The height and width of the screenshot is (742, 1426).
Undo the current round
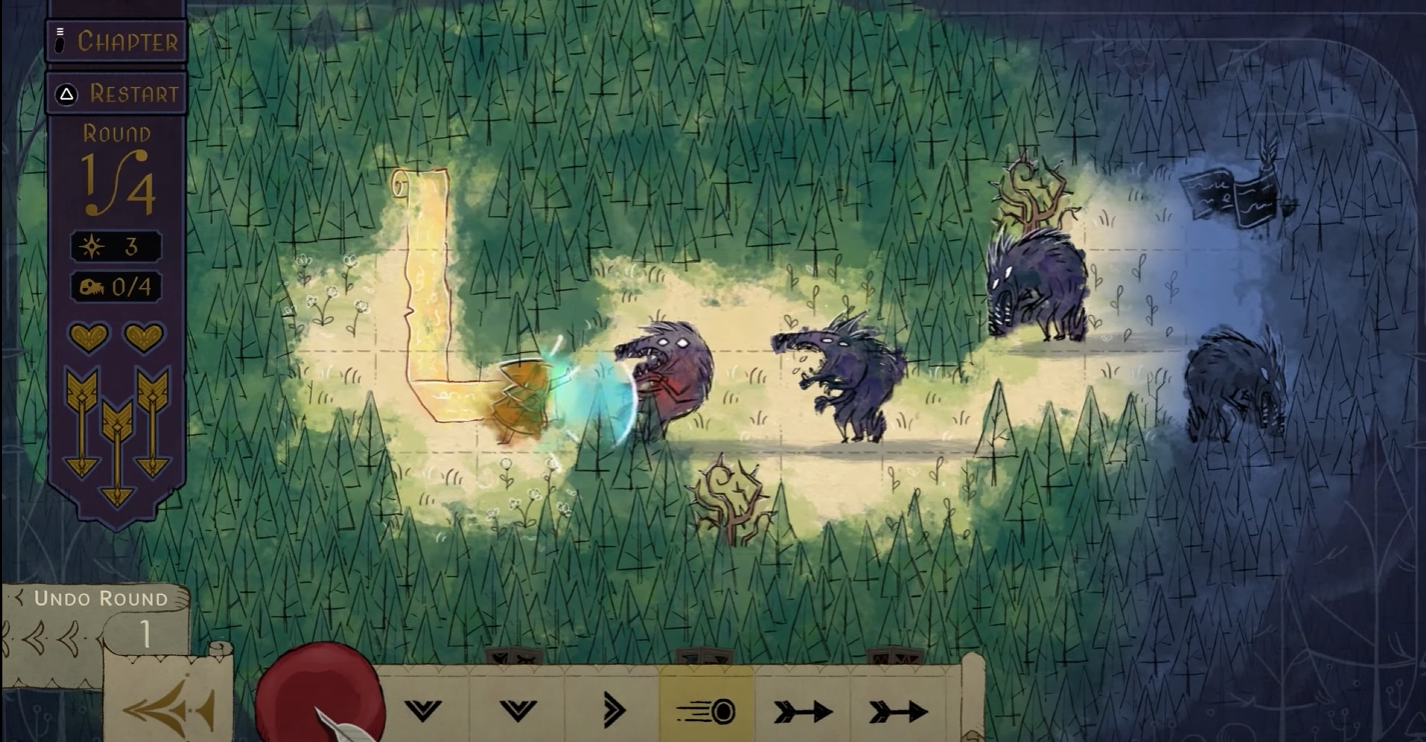[x=98, y=599]
